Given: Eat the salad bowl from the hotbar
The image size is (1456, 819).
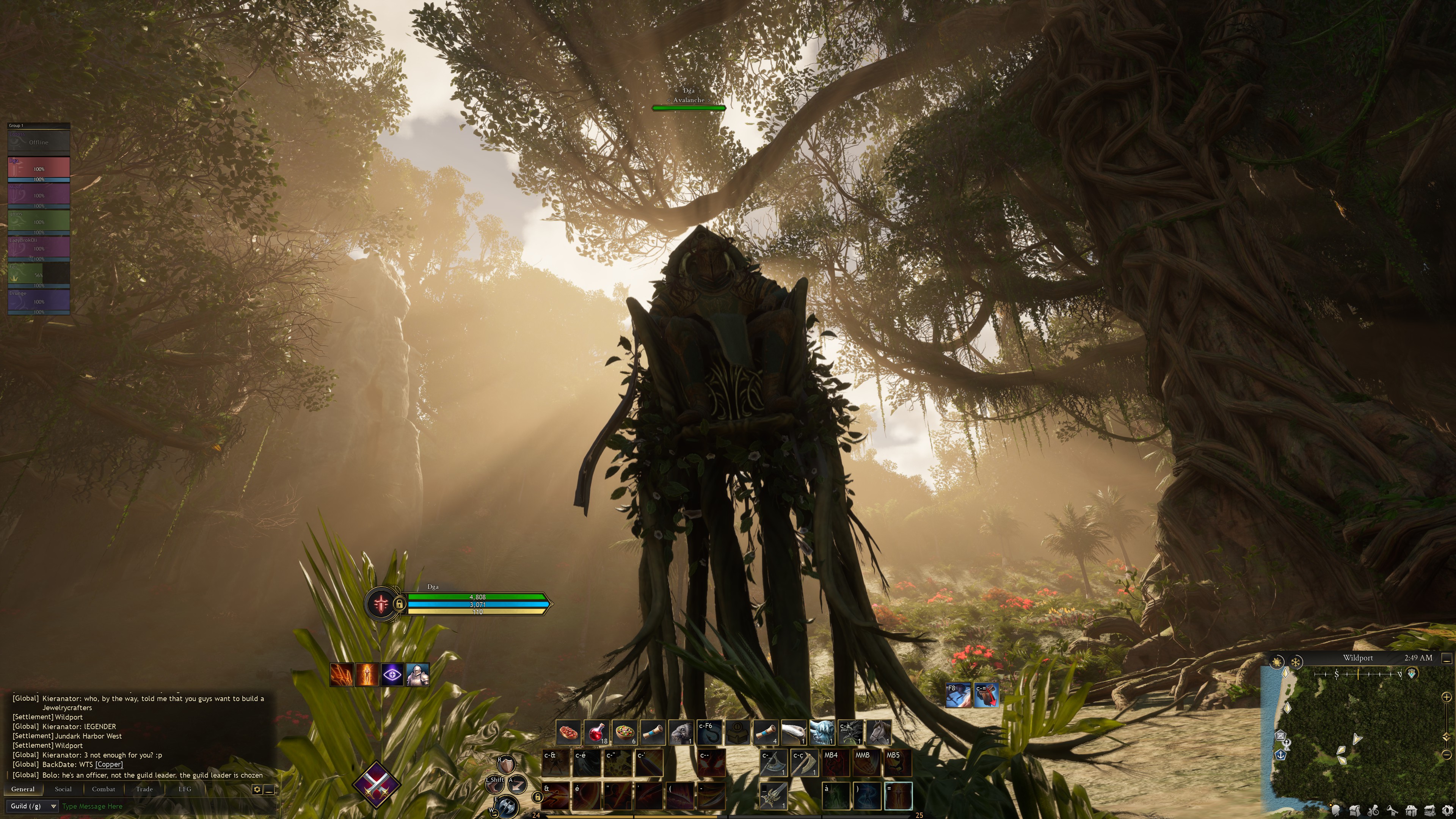Looking at the screenshot, I should click(624, 733).
